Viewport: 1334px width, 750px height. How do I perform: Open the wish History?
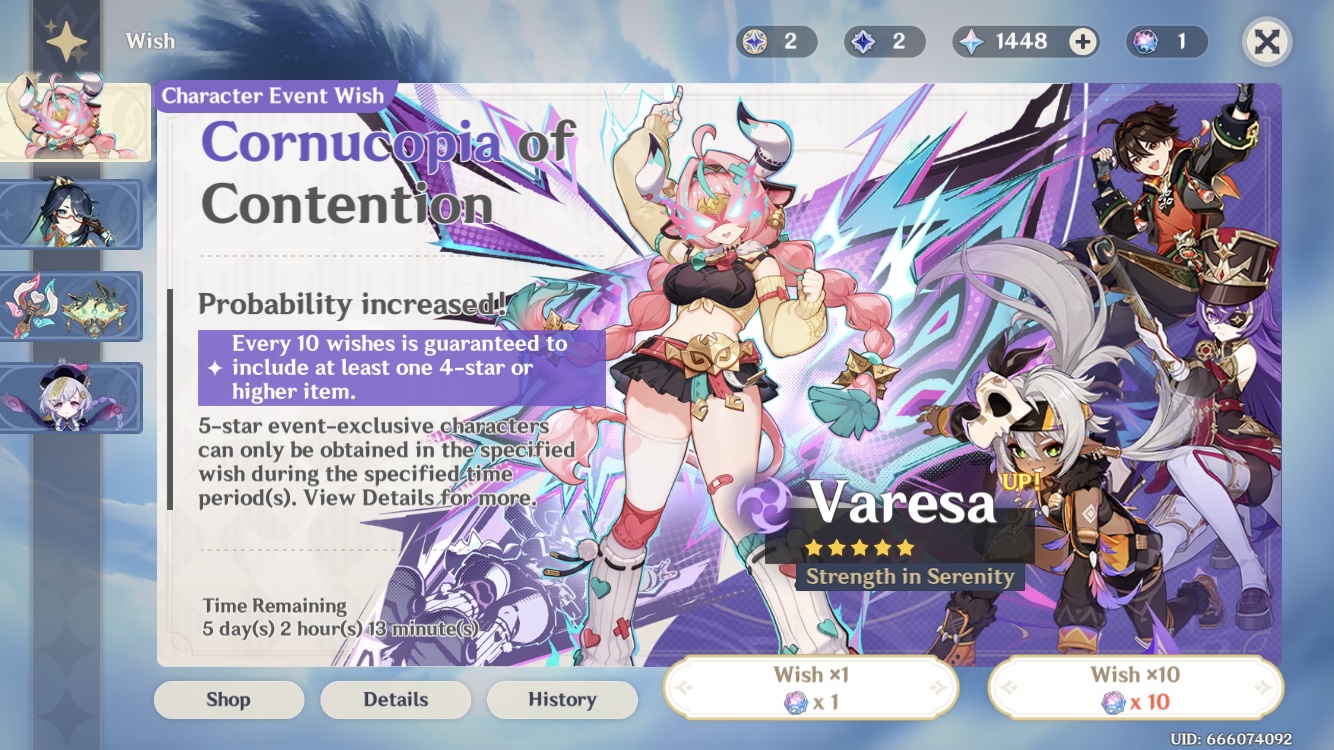[562, 699]
